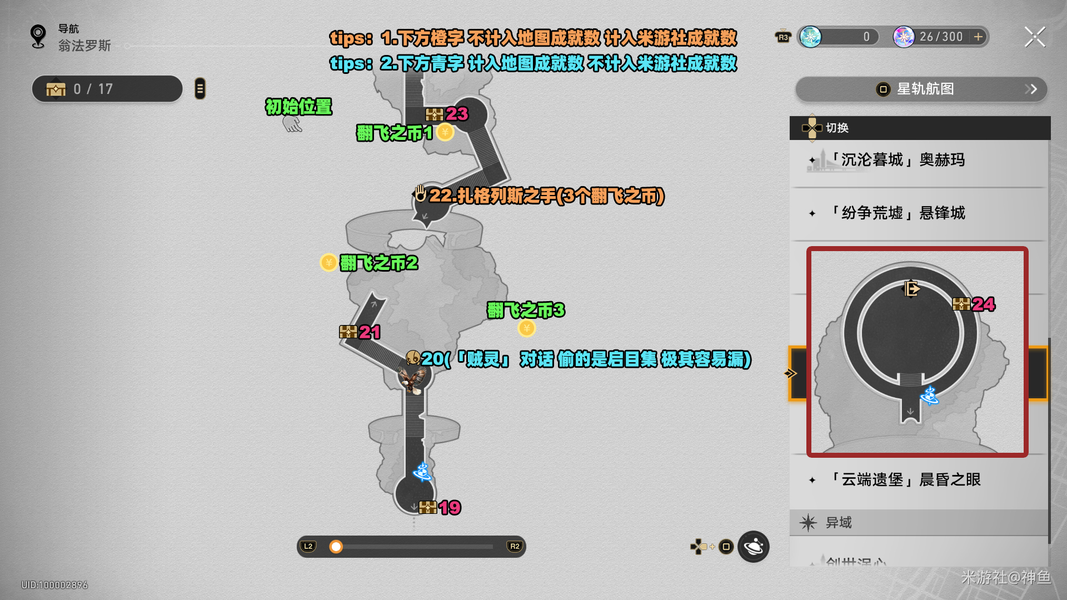Open the planet icon button

(754, 546)
